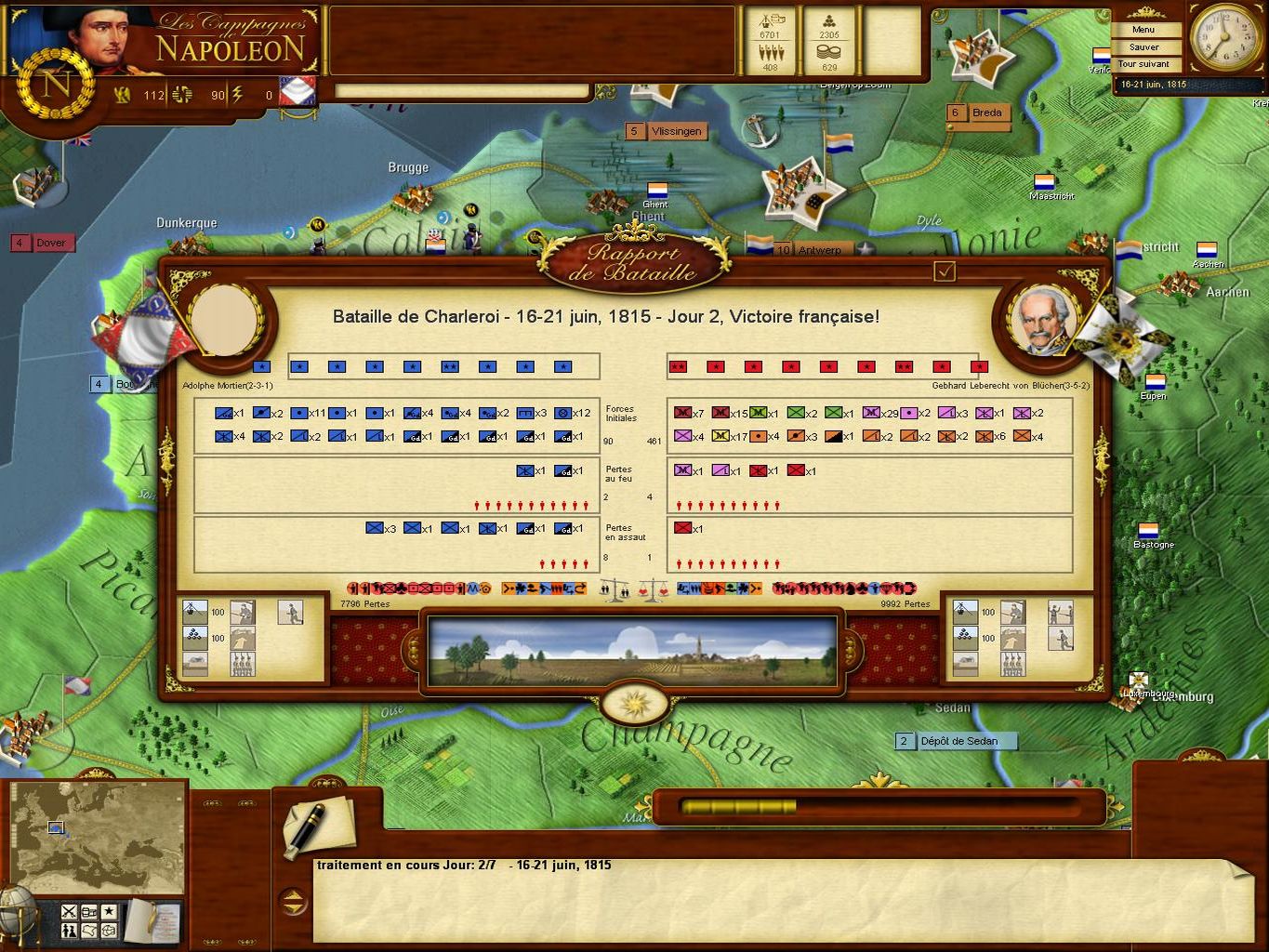Expand the message log arrows button

[x=295, y=900]
